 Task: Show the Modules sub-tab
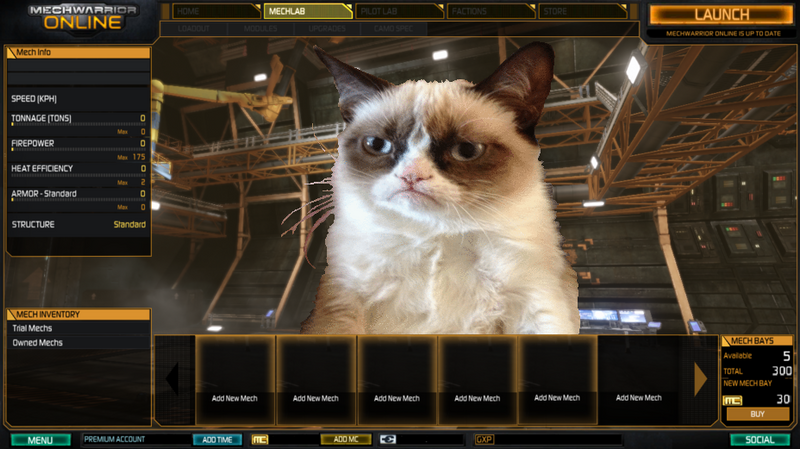(260, 29)
